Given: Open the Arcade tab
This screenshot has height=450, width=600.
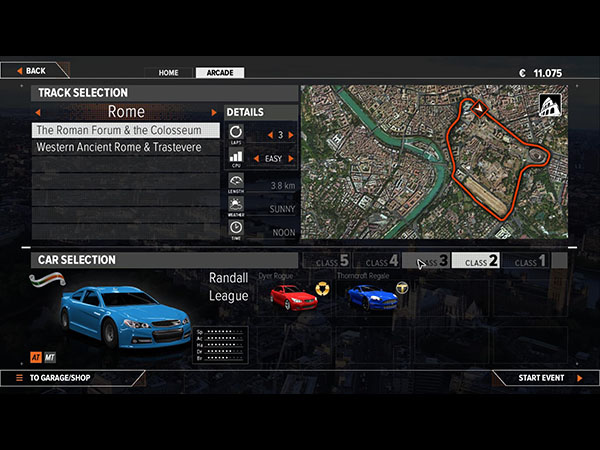Looking at the screenshot, I should [x=219, y=73].
